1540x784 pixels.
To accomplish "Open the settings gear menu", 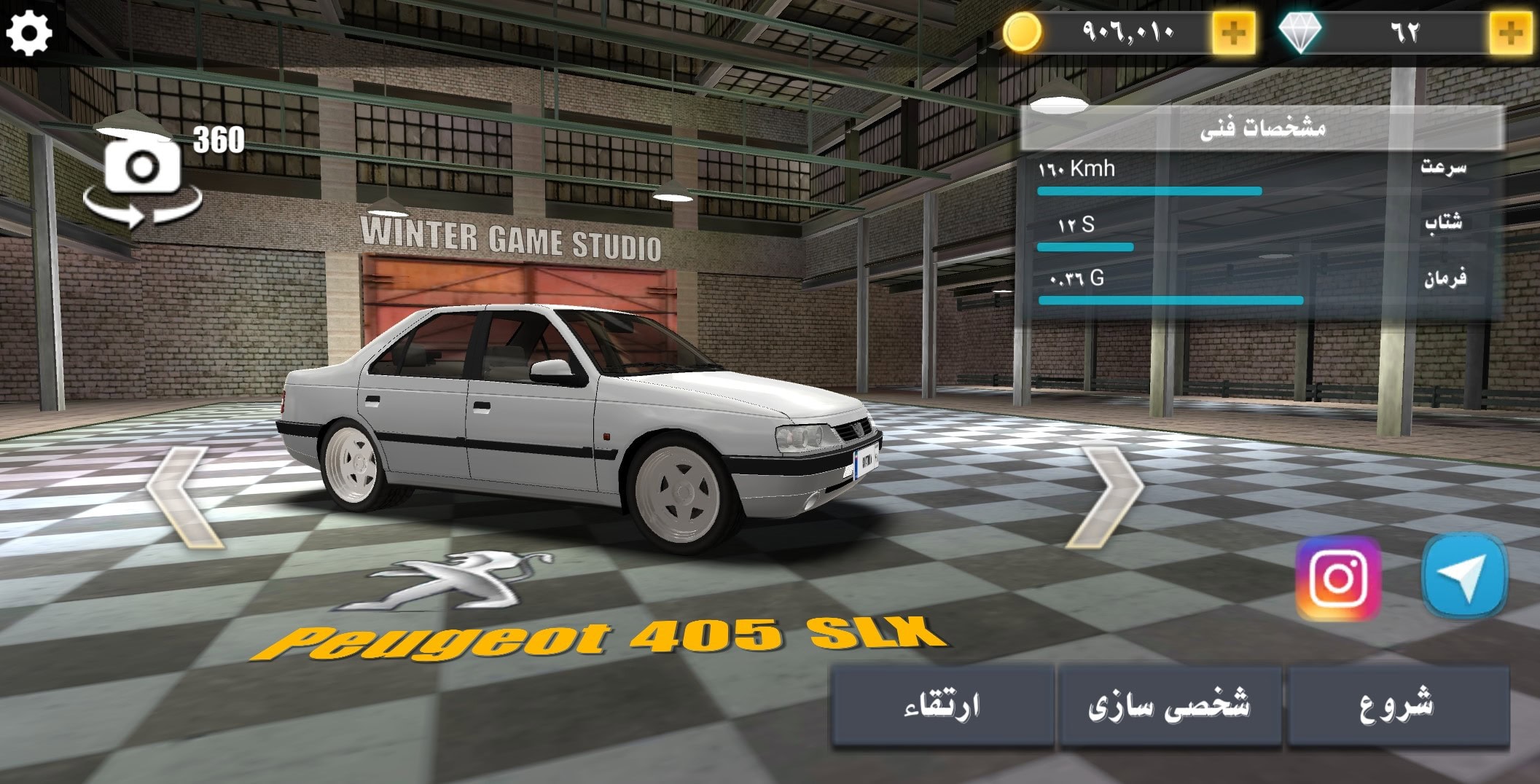I will click(31, 32).
